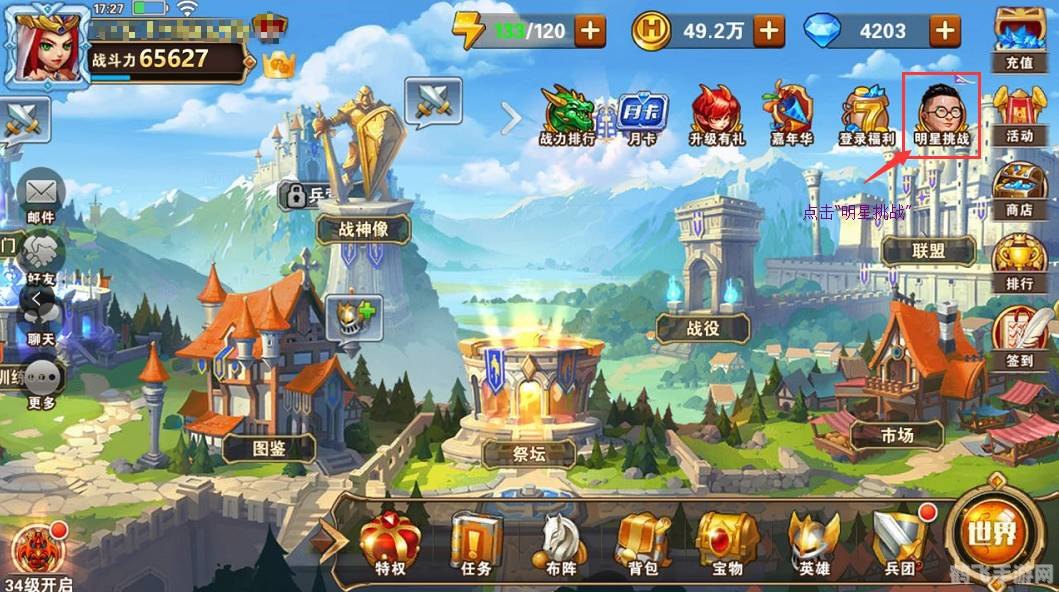Screen dimensions: 1059x592
Task: Open the 活动 events panel
Action: tap(1019, 115)
